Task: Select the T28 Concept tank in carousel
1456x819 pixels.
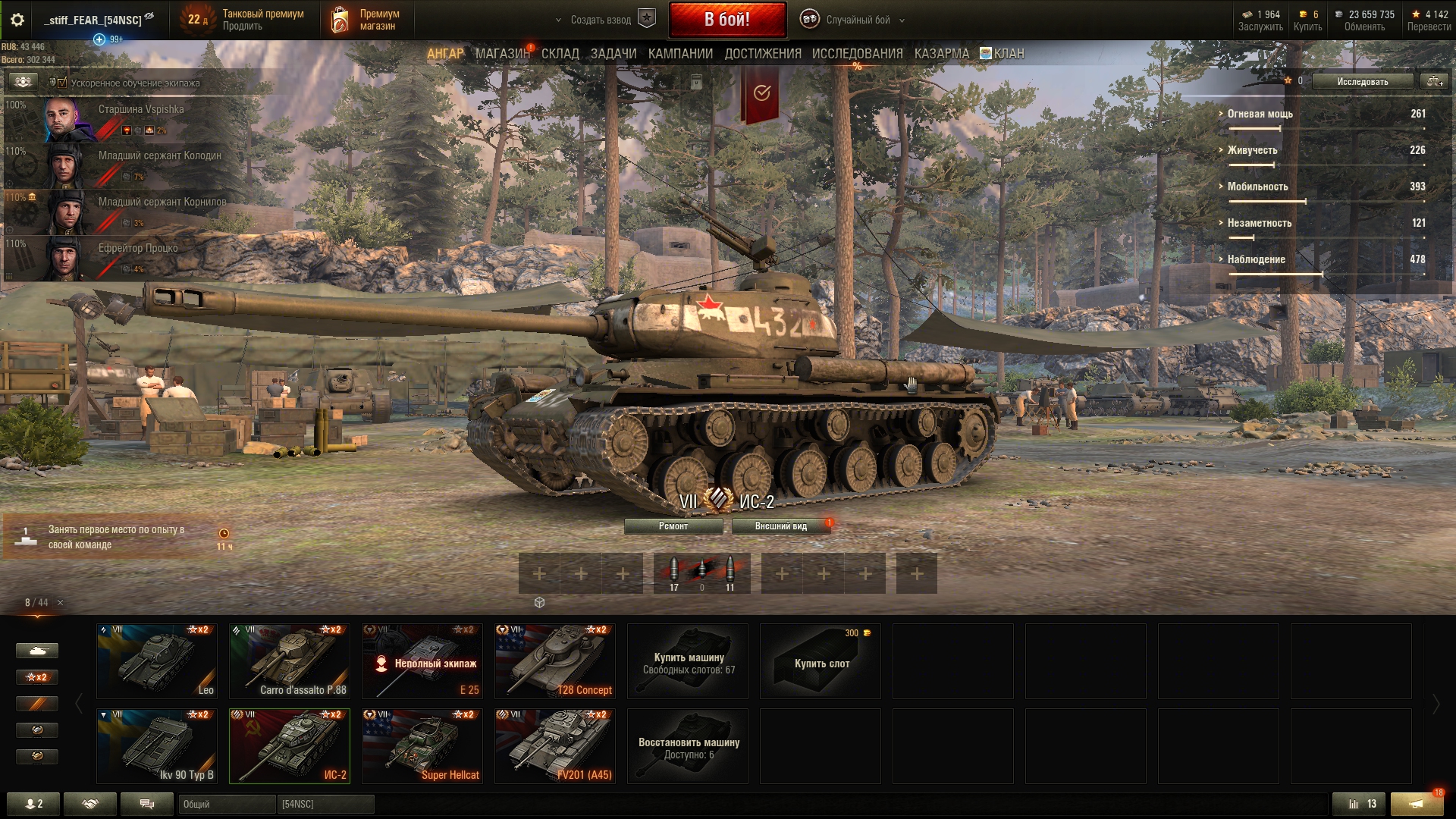Action: 555,661
